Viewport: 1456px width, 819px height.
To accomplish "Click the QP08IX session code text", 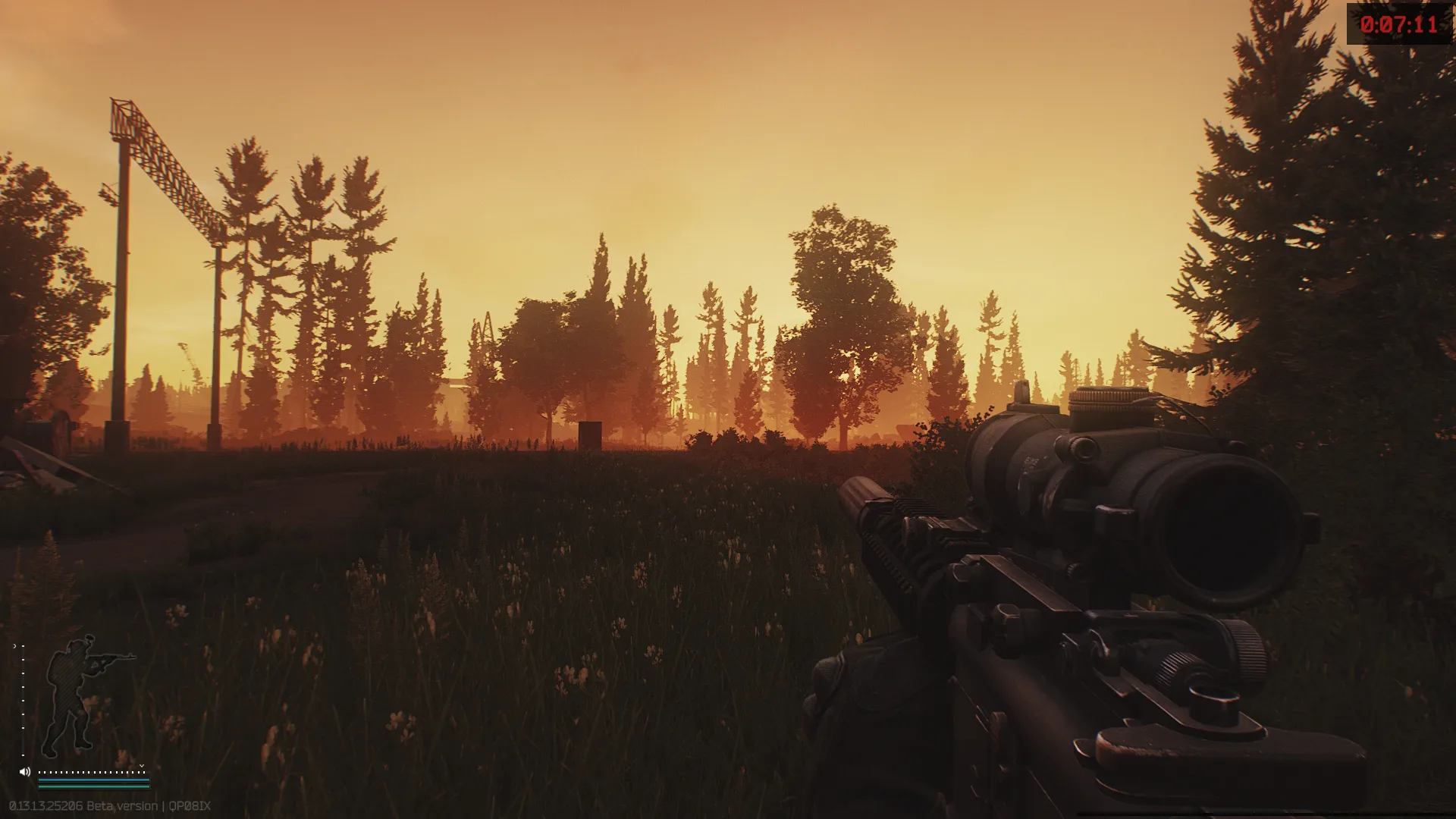I will [x=190, y=805].
